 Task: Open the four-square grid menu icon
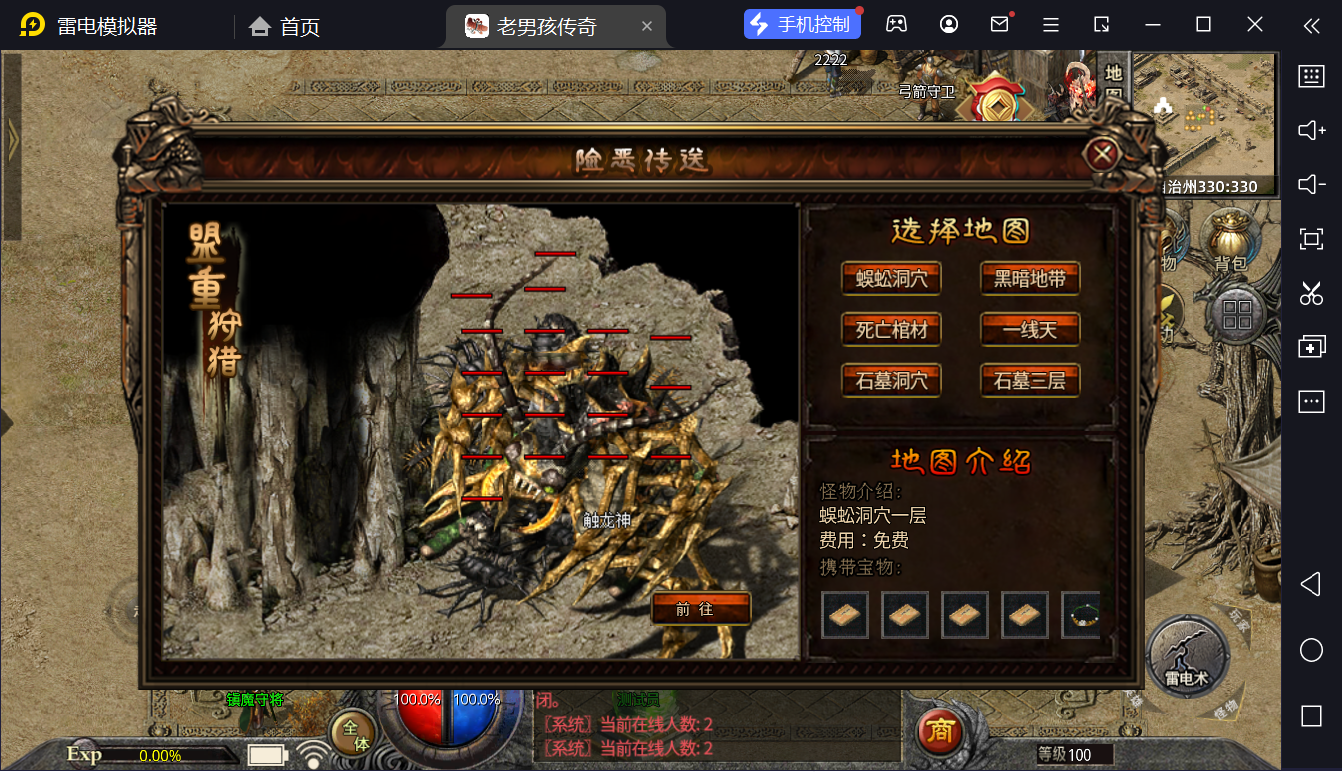pos(1237,314)
